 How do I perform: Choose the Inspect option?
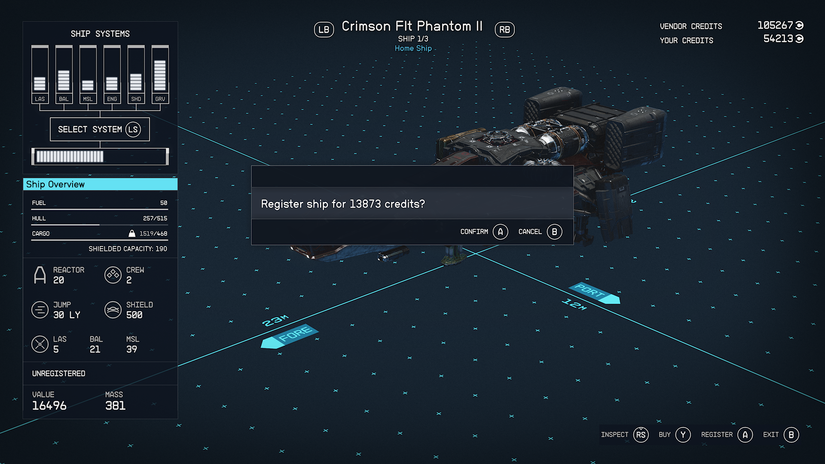click(x=624, y=435)
